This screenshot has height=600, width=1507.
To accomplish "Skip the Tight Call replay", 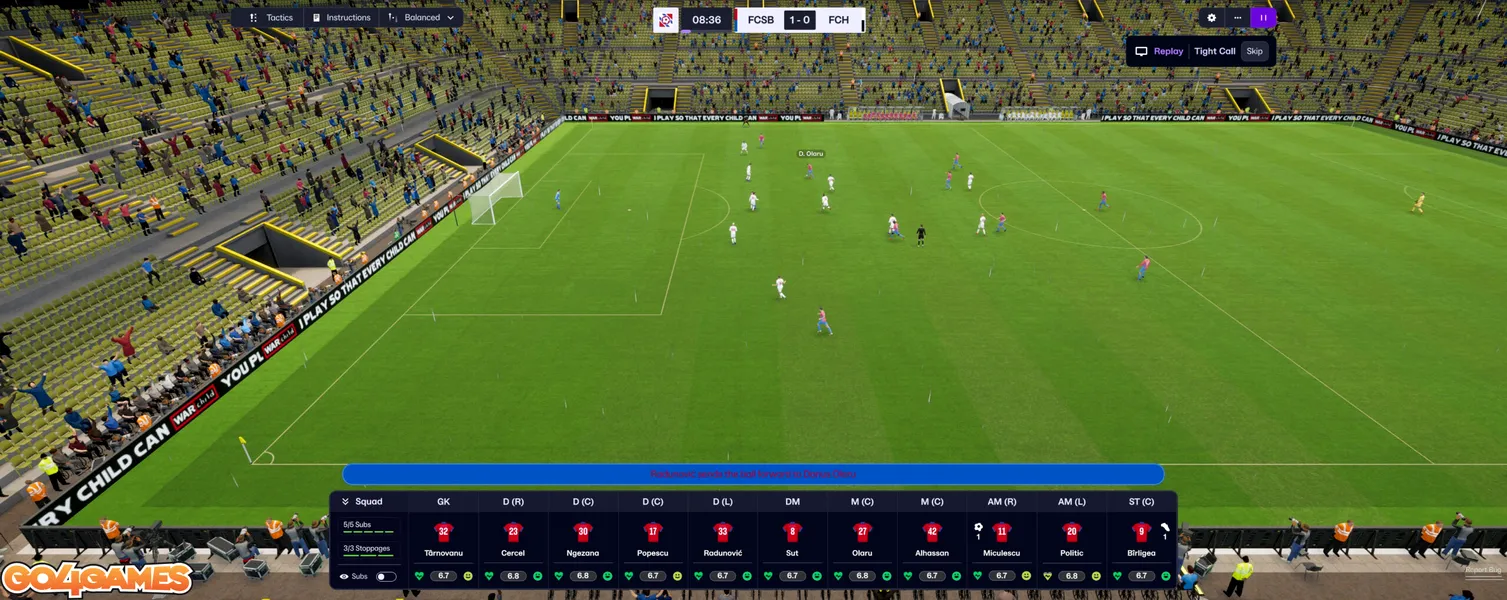I will coord(1254,51).
